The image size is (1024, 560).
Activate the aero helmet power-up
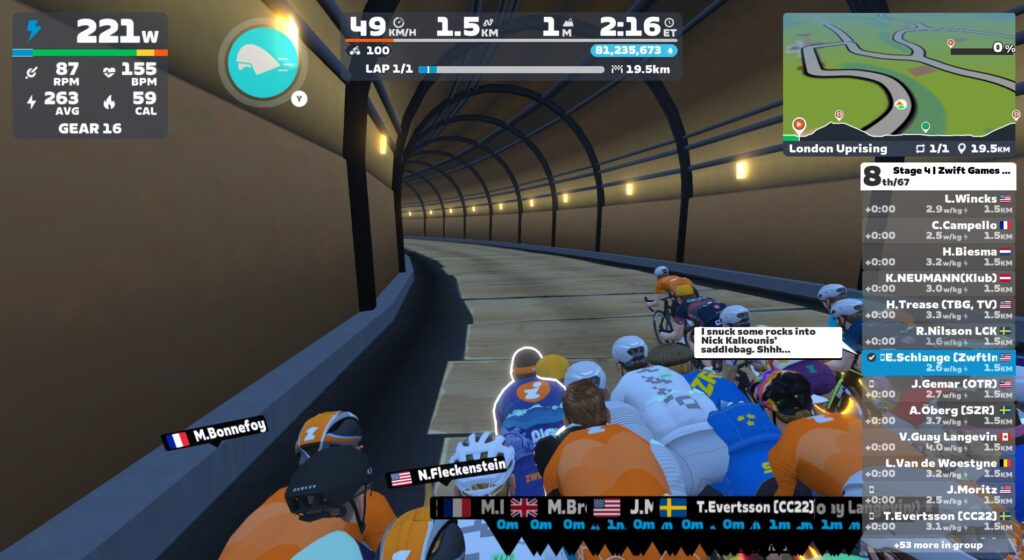262,60
